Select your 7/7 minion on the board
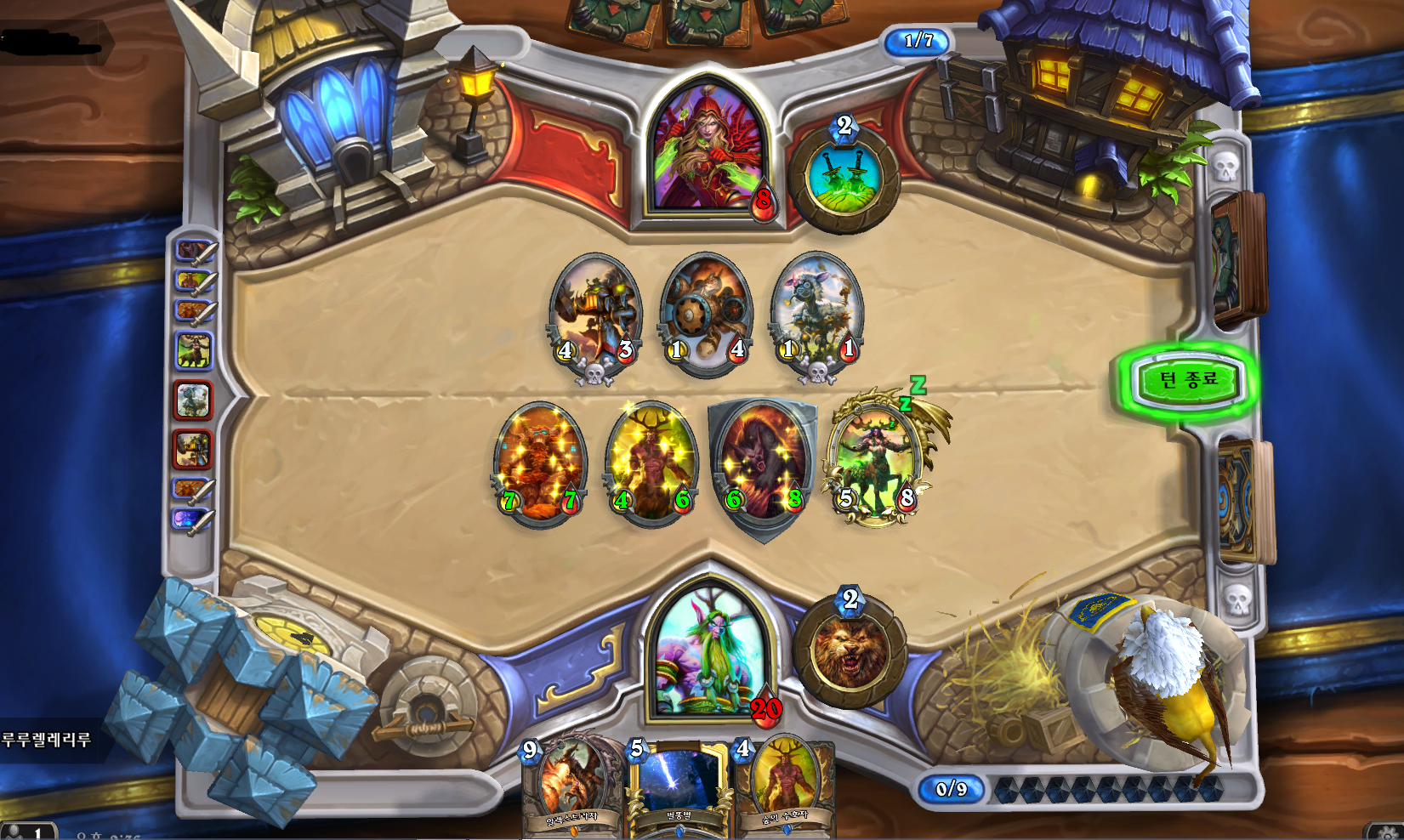1404x840 pixels. pyautogui.click(x=540, y=462)
